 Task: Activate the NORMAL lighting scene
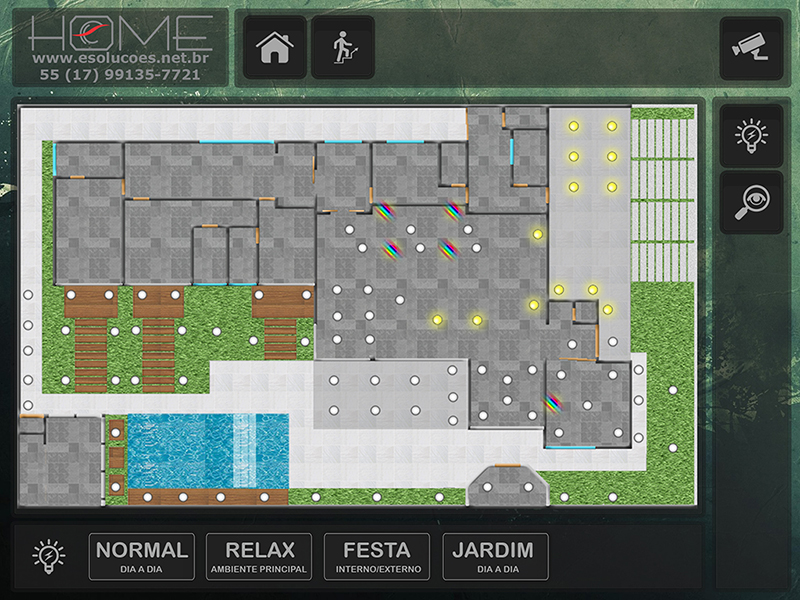coord(142,556)
